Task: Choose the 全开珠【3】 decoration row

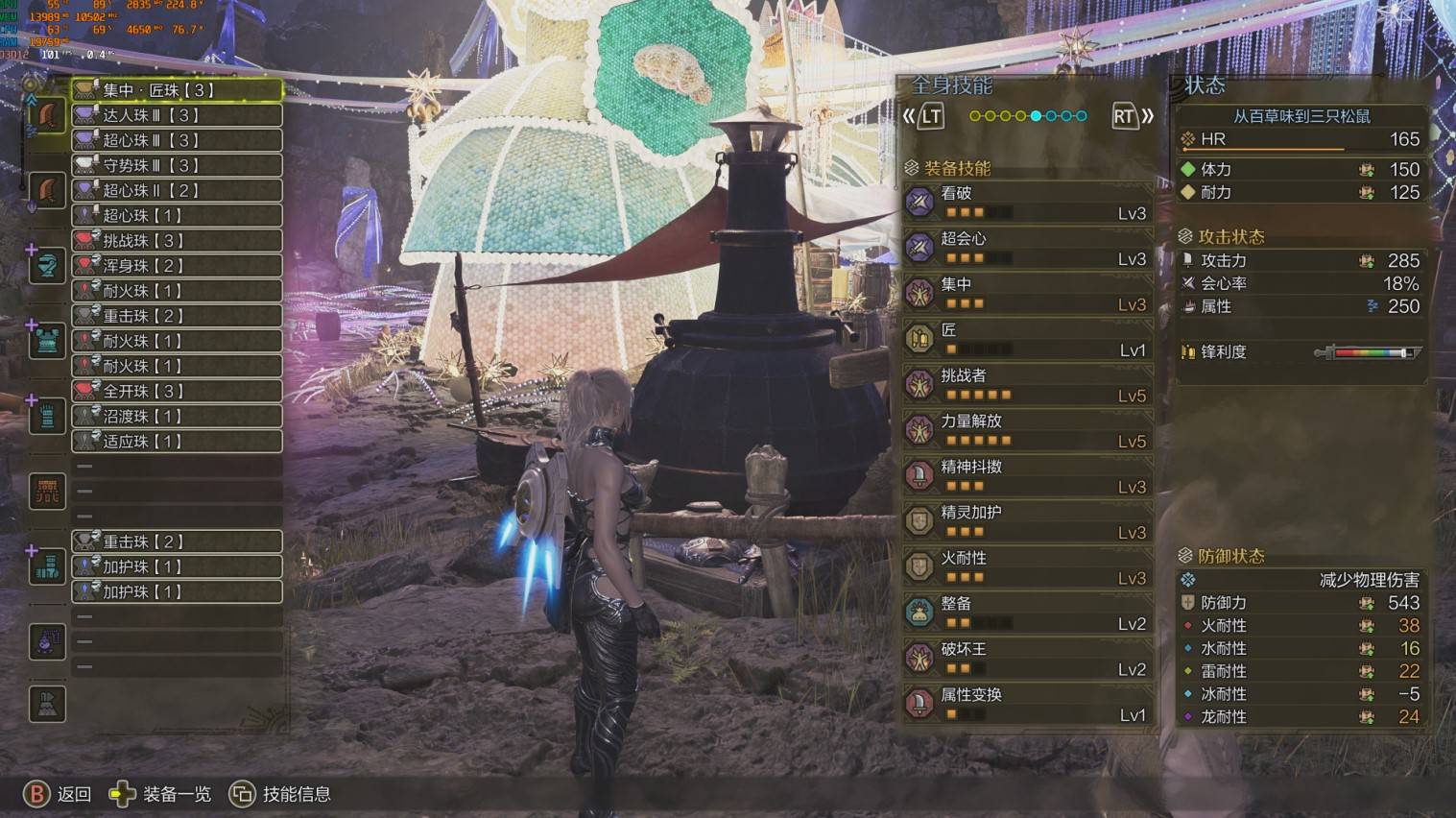Action: point(177,391)
